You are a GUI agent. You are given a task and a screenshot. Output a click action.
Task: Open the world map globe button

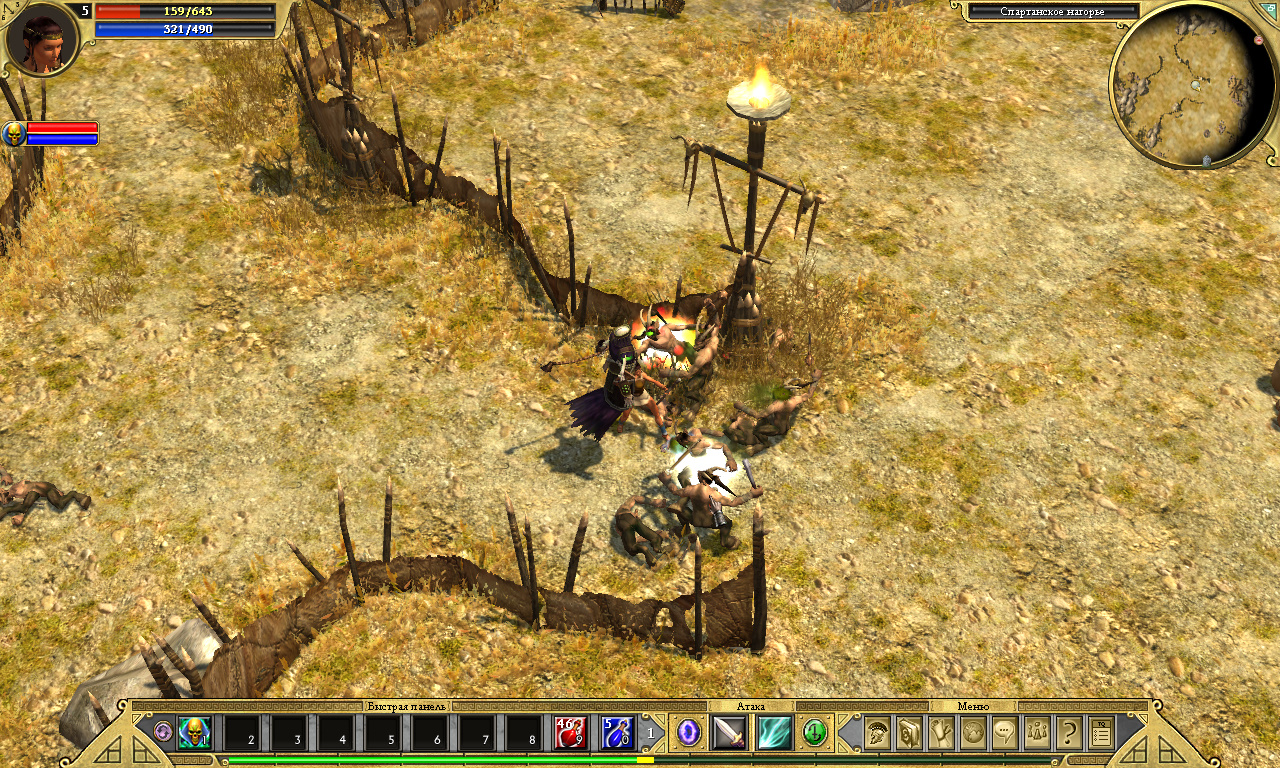[973, 733]
